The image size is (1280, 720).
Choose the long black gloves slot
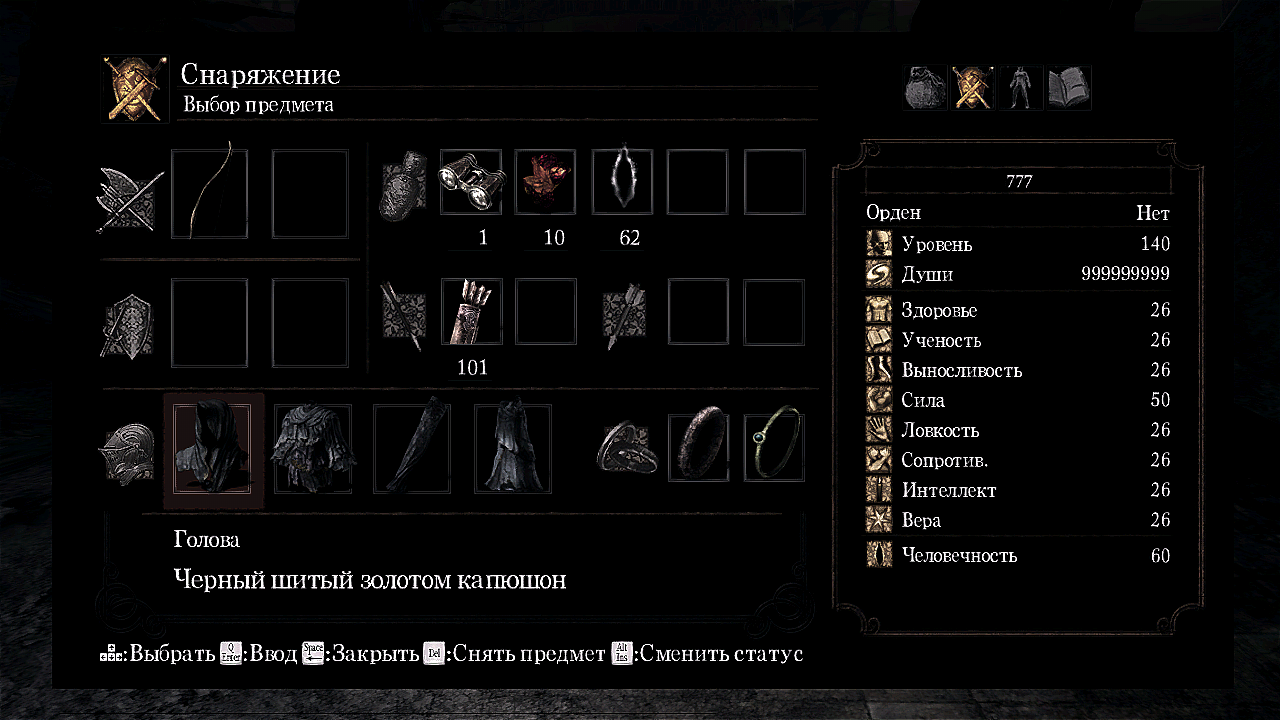(412, 449)
